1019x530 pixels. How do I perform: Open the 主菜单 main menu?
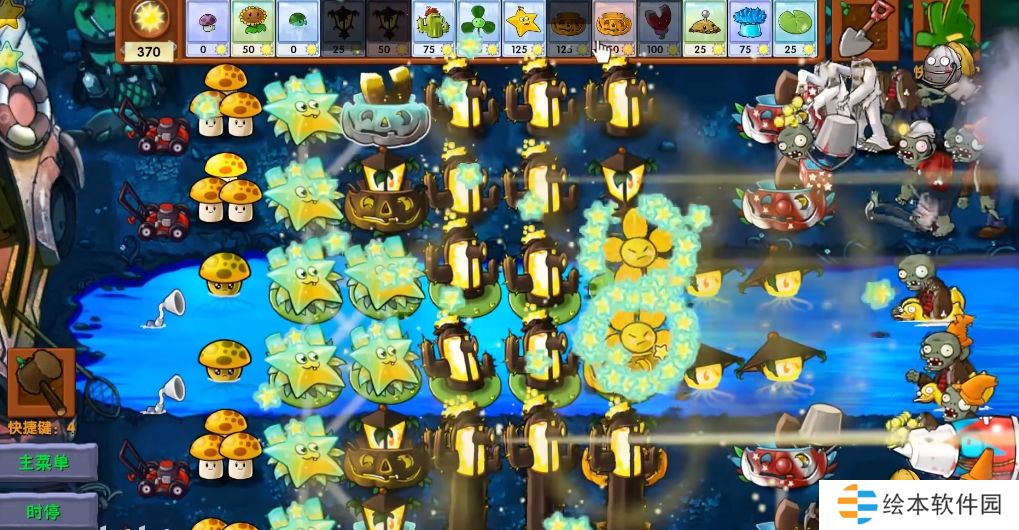click(48, 463)
